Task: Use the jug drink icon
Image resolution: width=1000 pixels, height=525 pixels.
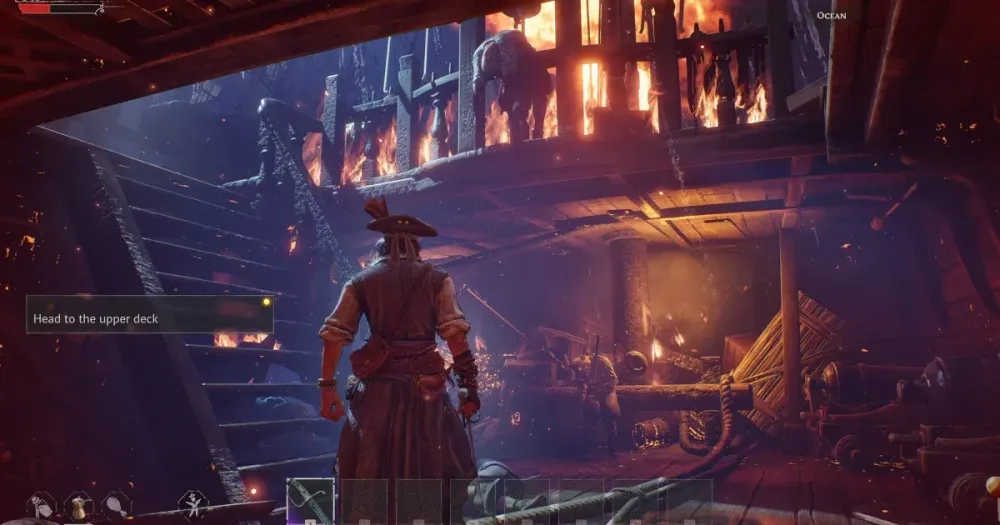Action: pos(79,506)
